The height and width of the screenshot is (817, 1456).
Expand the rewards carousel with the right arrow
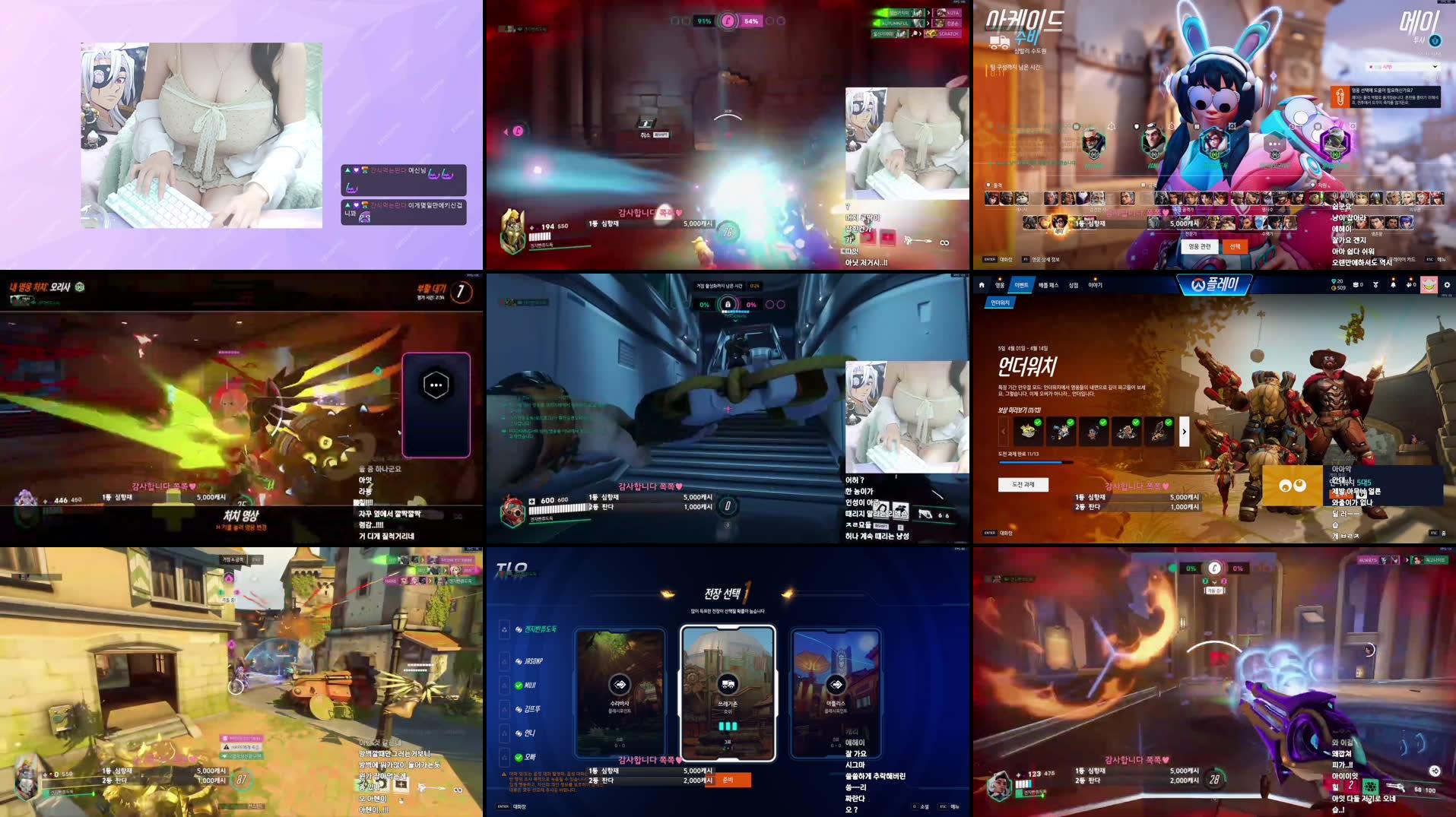pos(1185,431)
